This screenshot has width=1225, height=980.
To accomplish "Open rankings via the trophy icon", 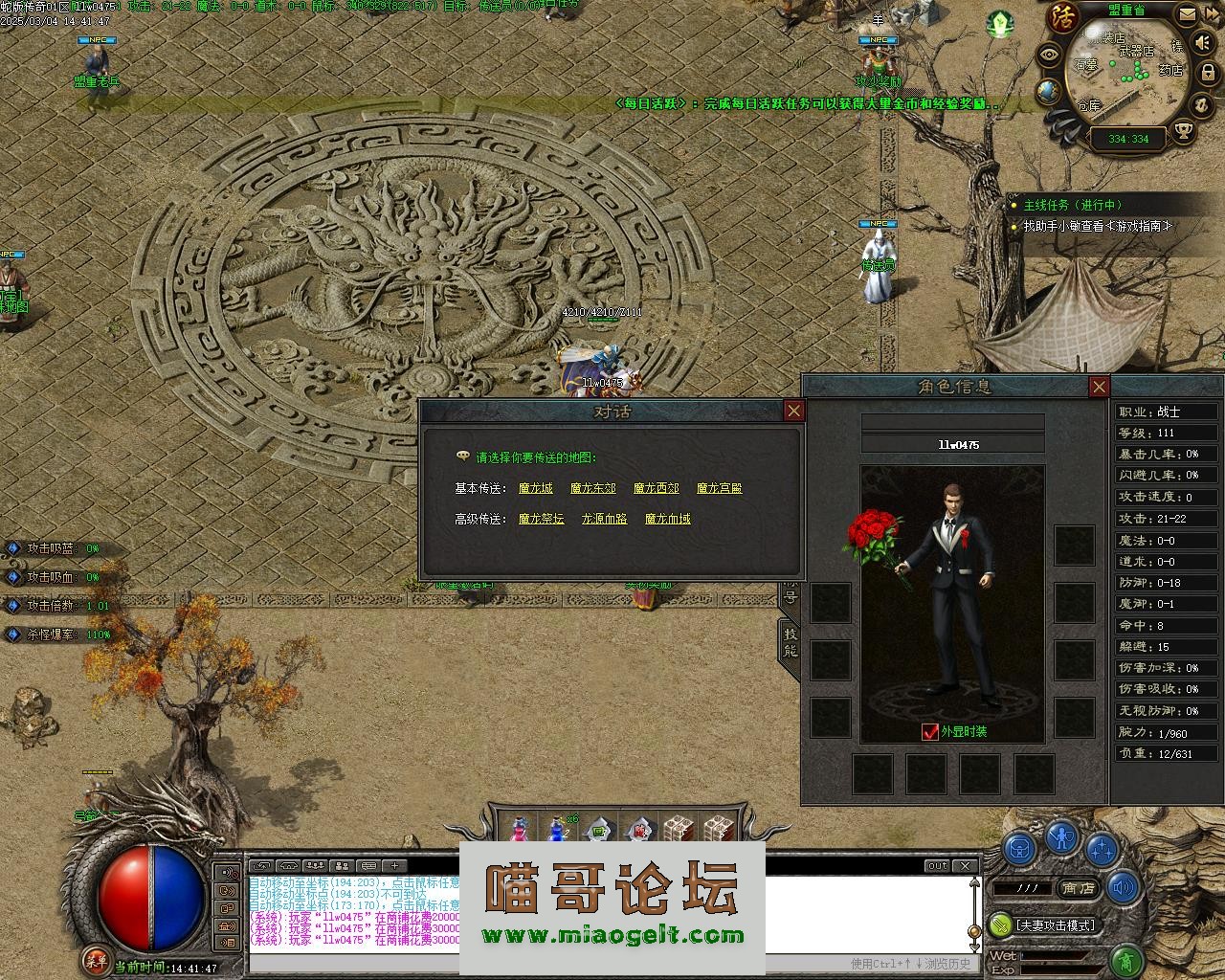I will (1184, 131).
